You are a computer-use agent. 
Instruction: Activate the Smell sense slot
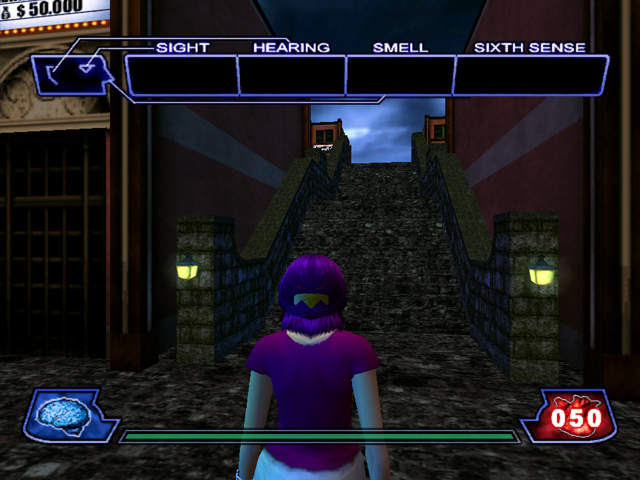point(400,76)
